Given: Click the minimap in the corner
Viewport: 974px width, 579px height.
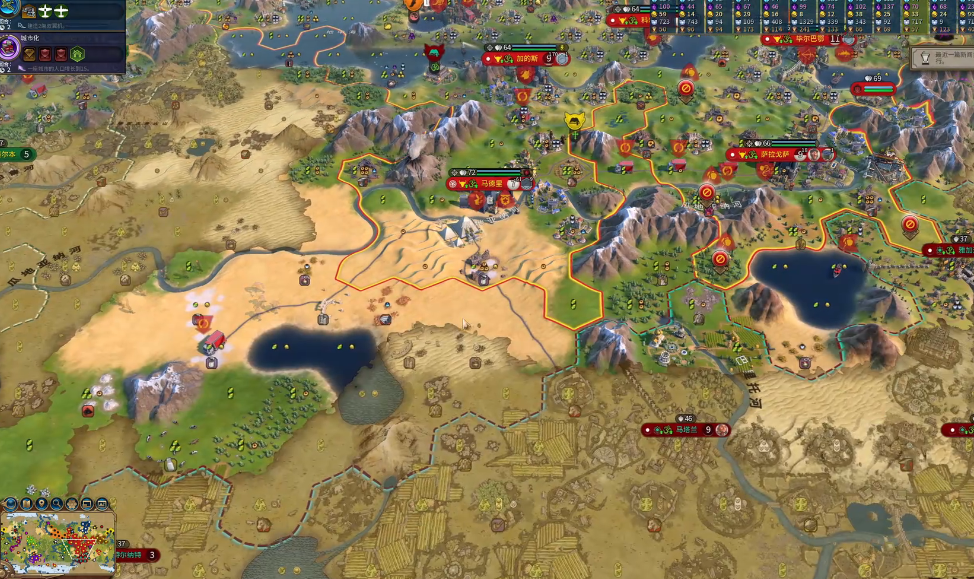Looking at the screenshot, I should point(58,541).
